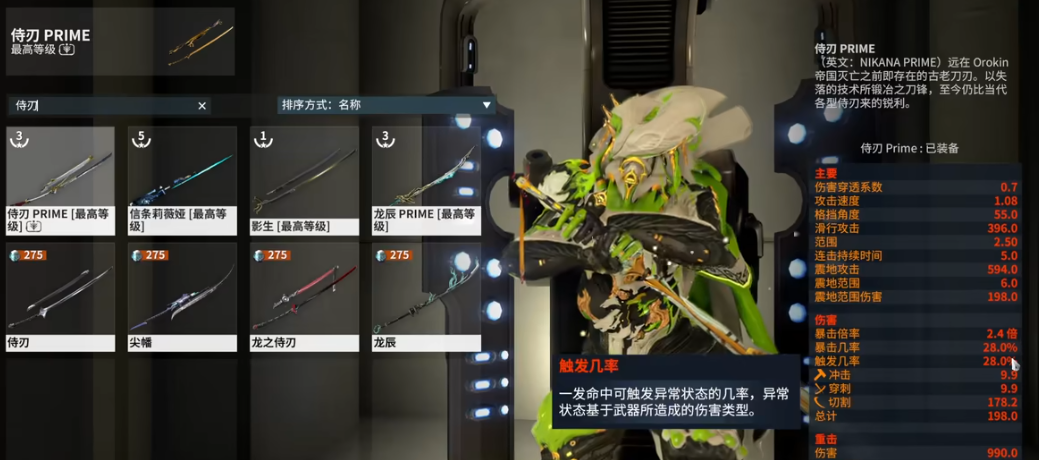
Task: Open the 排序方式 sort dropdown
Action: (386, 105)
